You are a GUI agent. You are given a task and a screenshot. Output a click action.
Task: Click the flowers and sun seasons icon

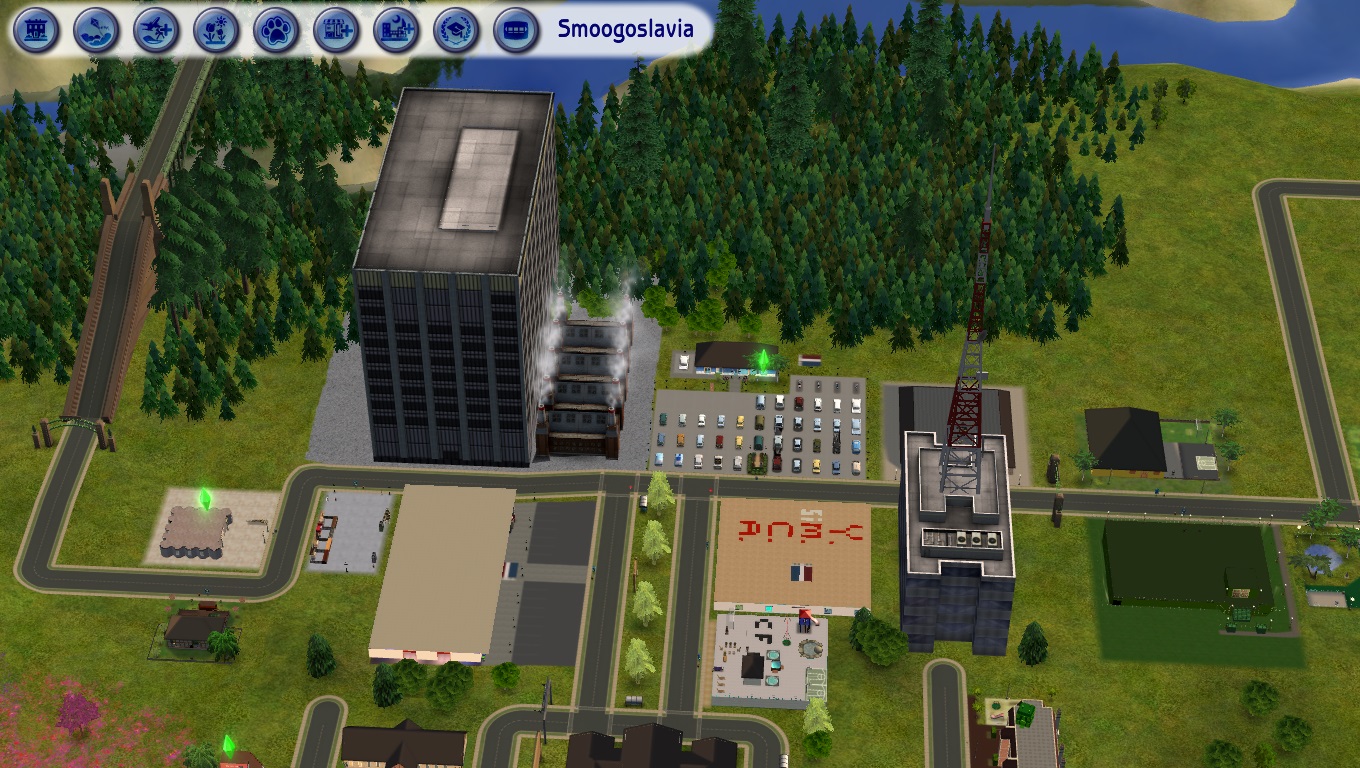tap(216, 30)
